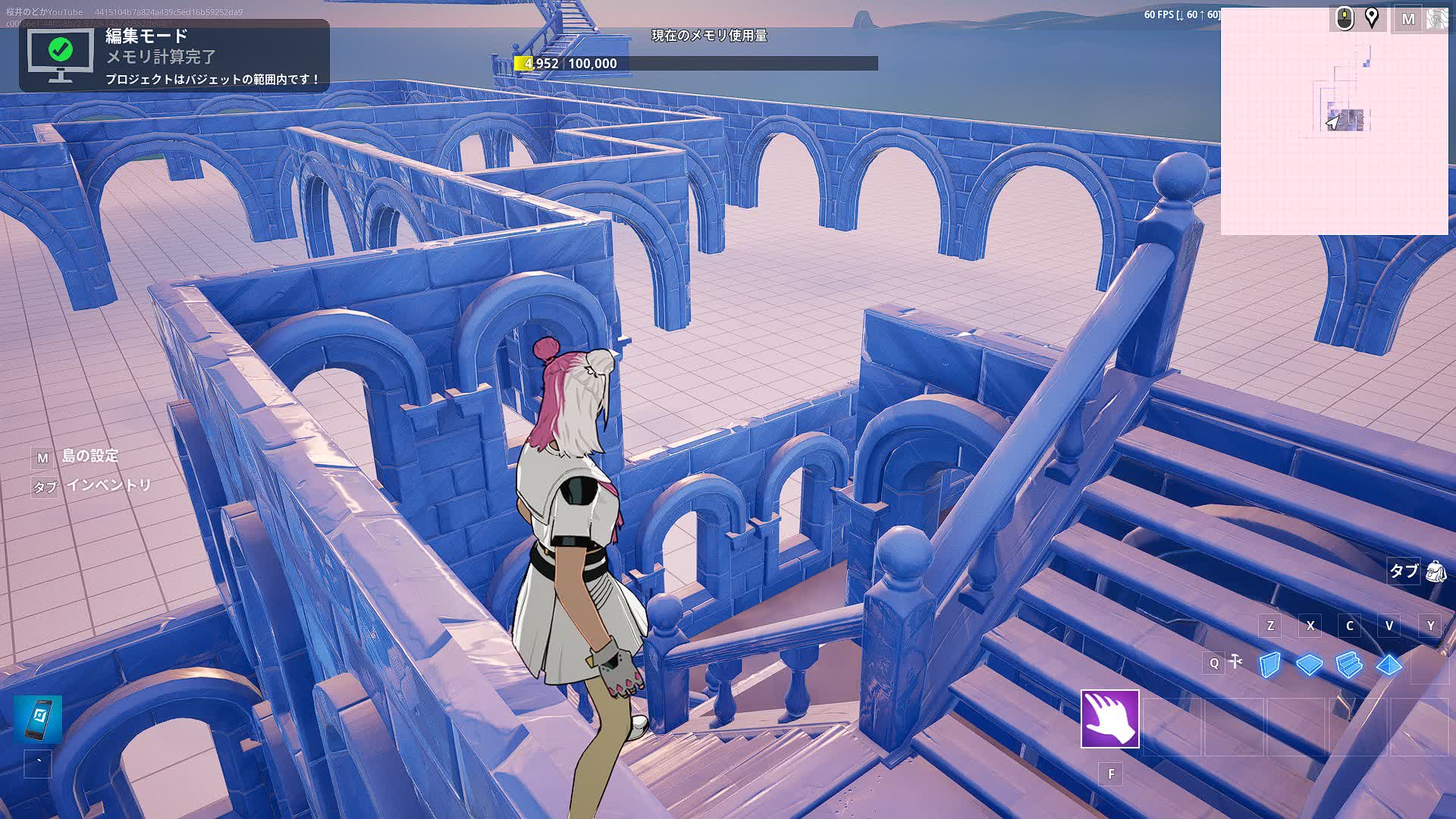The image size is (1456, 819).
Task: Open 島の設定 island settings
Action: click(x=90, y=456)
